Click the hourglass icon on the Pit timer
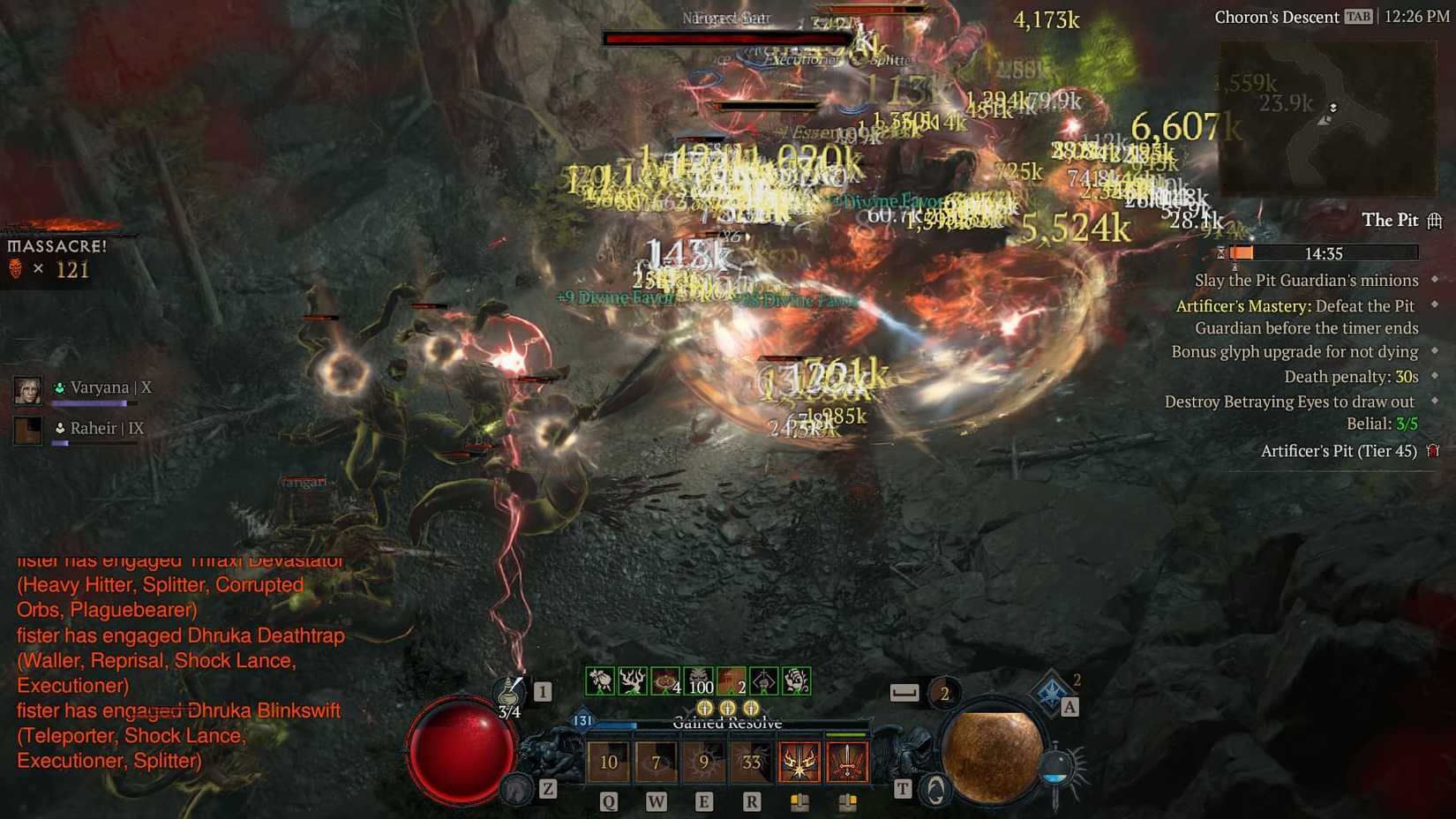1456x819 pixels. (x=1222, y=253)
